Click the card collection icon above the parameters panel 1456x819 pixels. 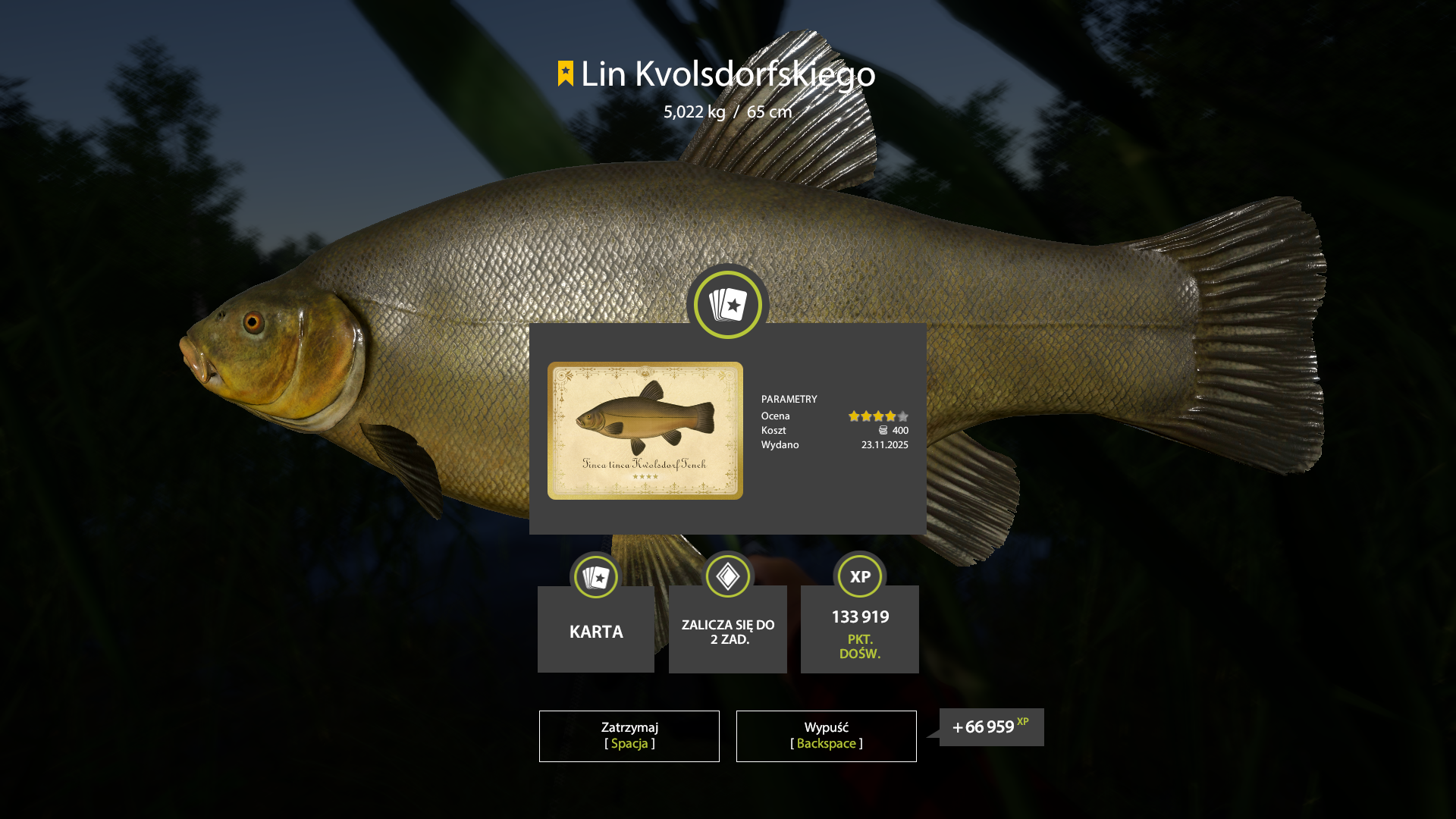[727, 304]
